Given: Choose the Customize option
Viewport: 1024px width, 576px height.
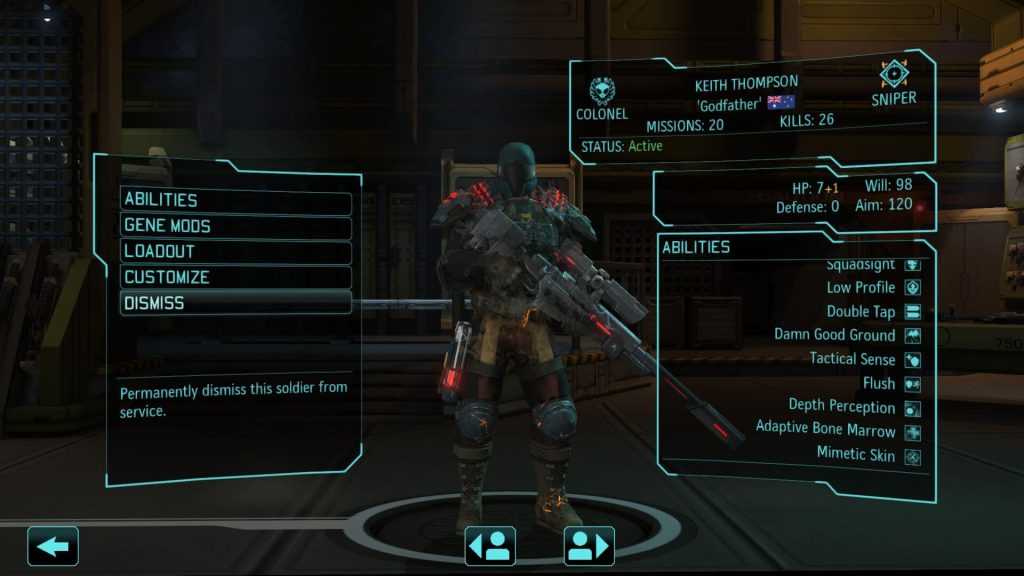Looking at the screenshot, I should [236, 277].
